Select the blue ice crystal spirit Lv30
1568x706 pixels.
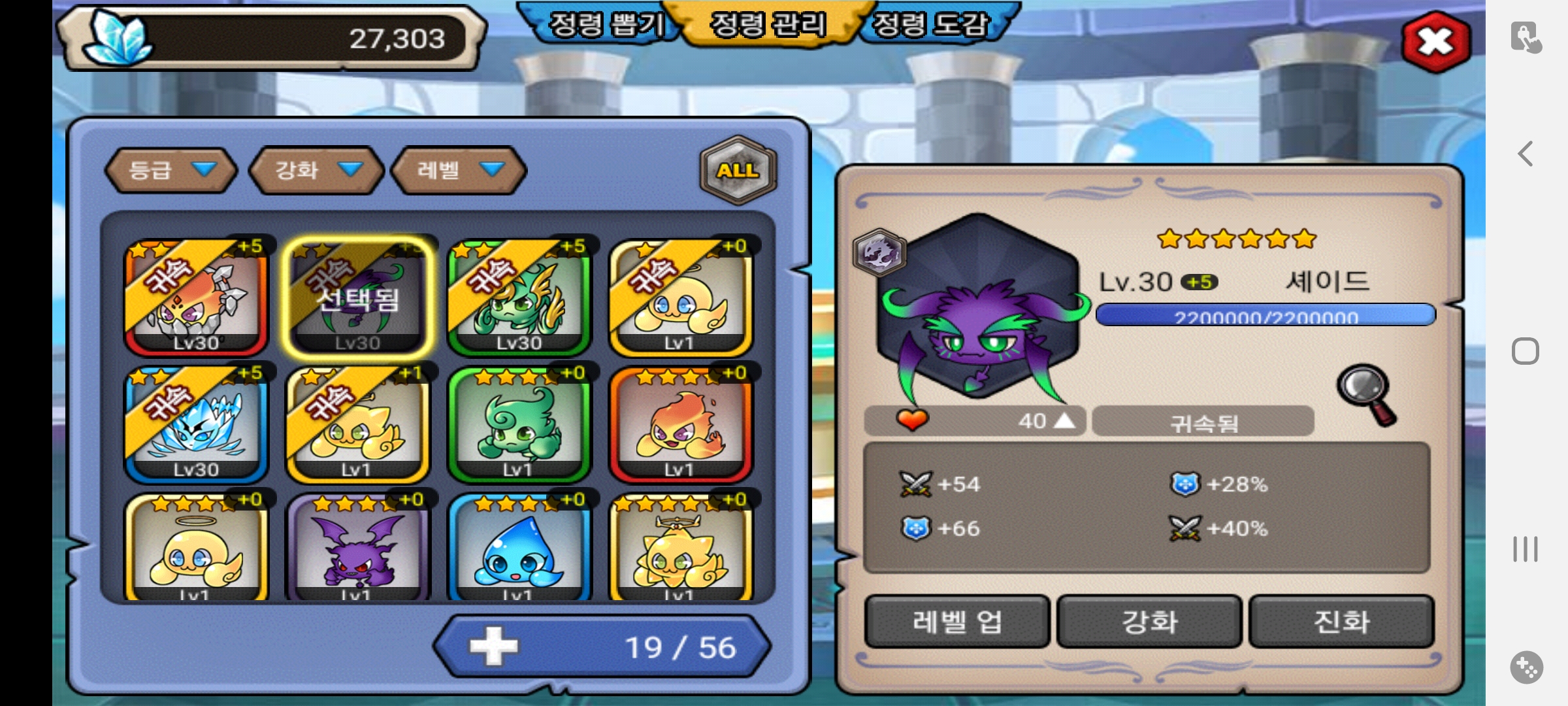click(196, 425)
